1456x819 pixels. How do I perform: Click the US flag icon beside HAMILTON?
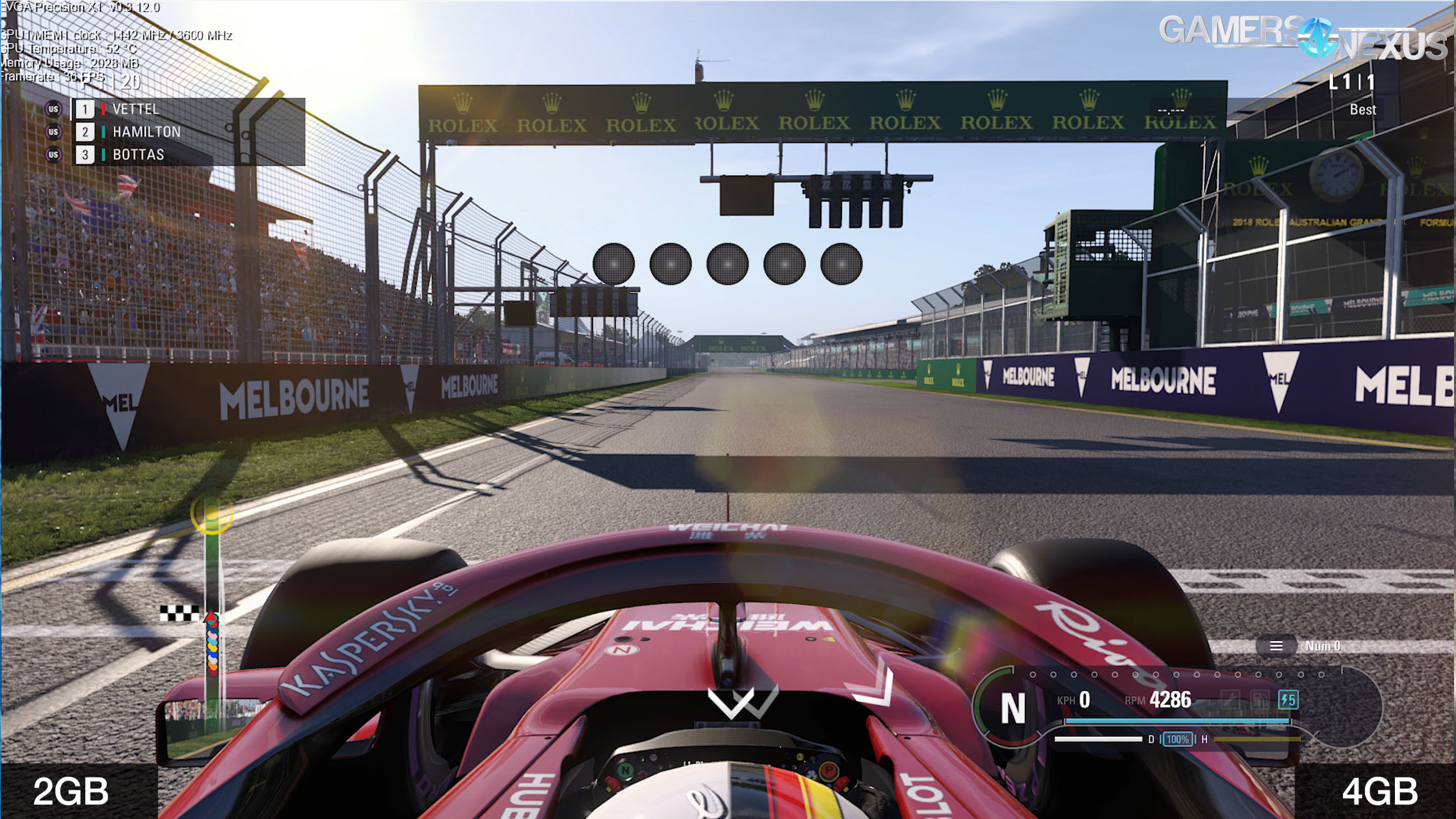54,132
